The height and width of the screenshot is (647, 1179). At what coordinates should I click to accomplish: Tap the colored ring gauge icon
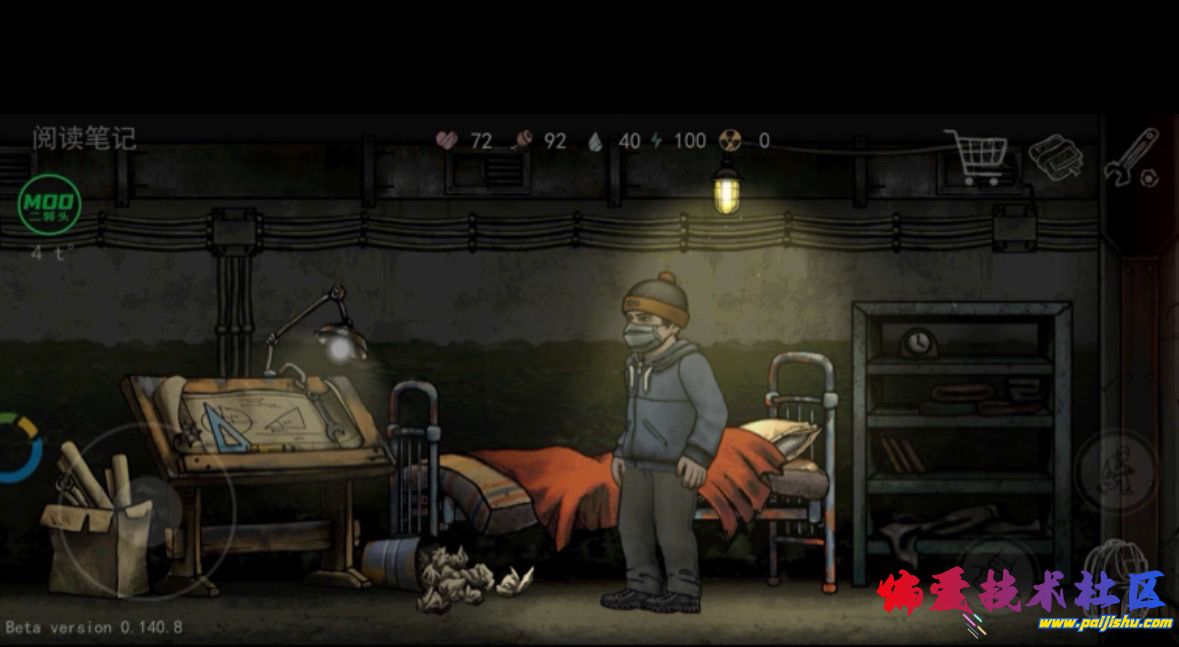click(18, 448)
